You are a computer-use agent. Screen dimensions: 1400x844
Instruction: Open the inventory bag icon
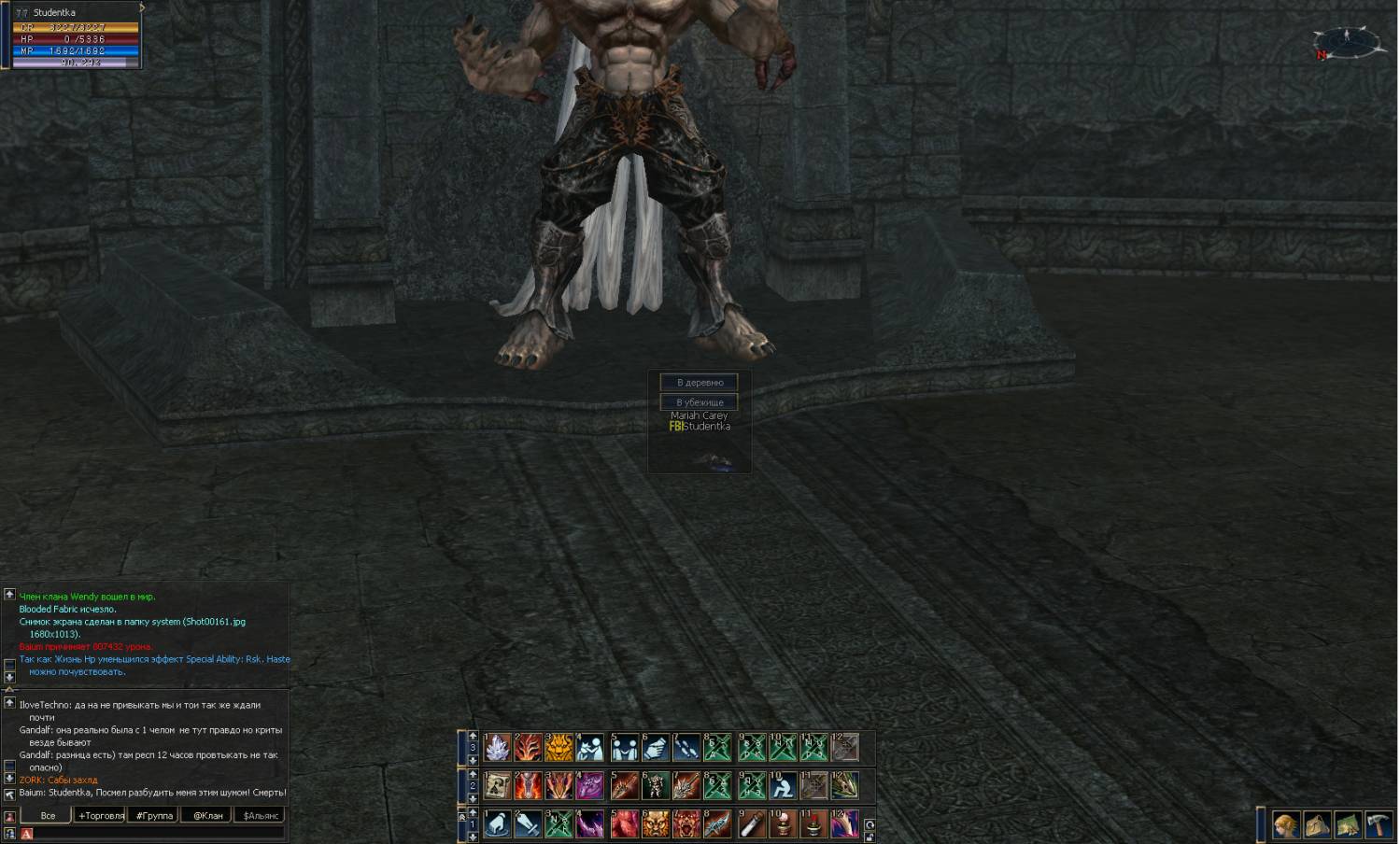(1317, 825)
